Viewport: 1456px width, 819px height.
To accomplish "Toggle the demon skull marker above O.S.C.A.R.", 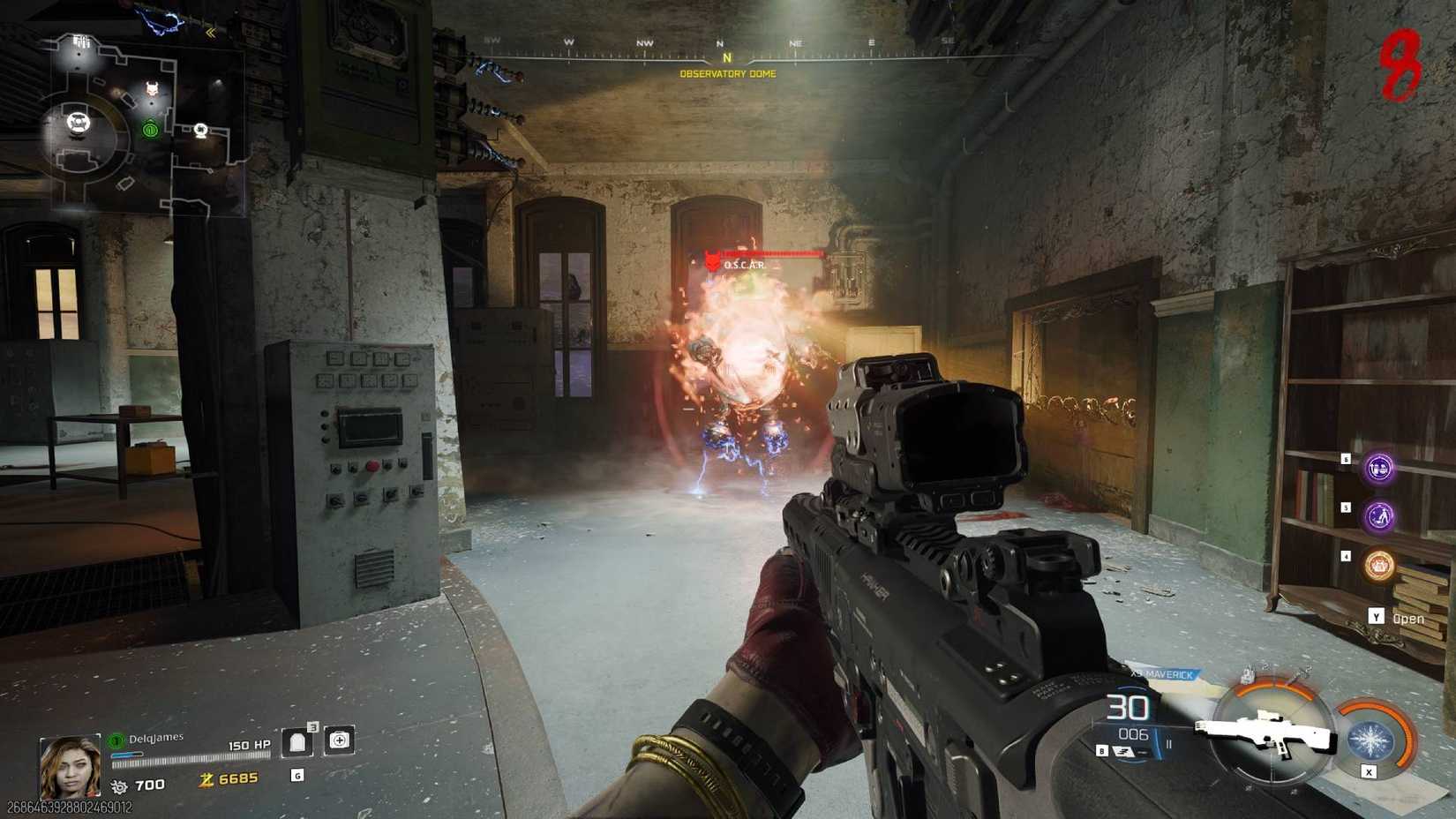I will (x=711, y=258).
